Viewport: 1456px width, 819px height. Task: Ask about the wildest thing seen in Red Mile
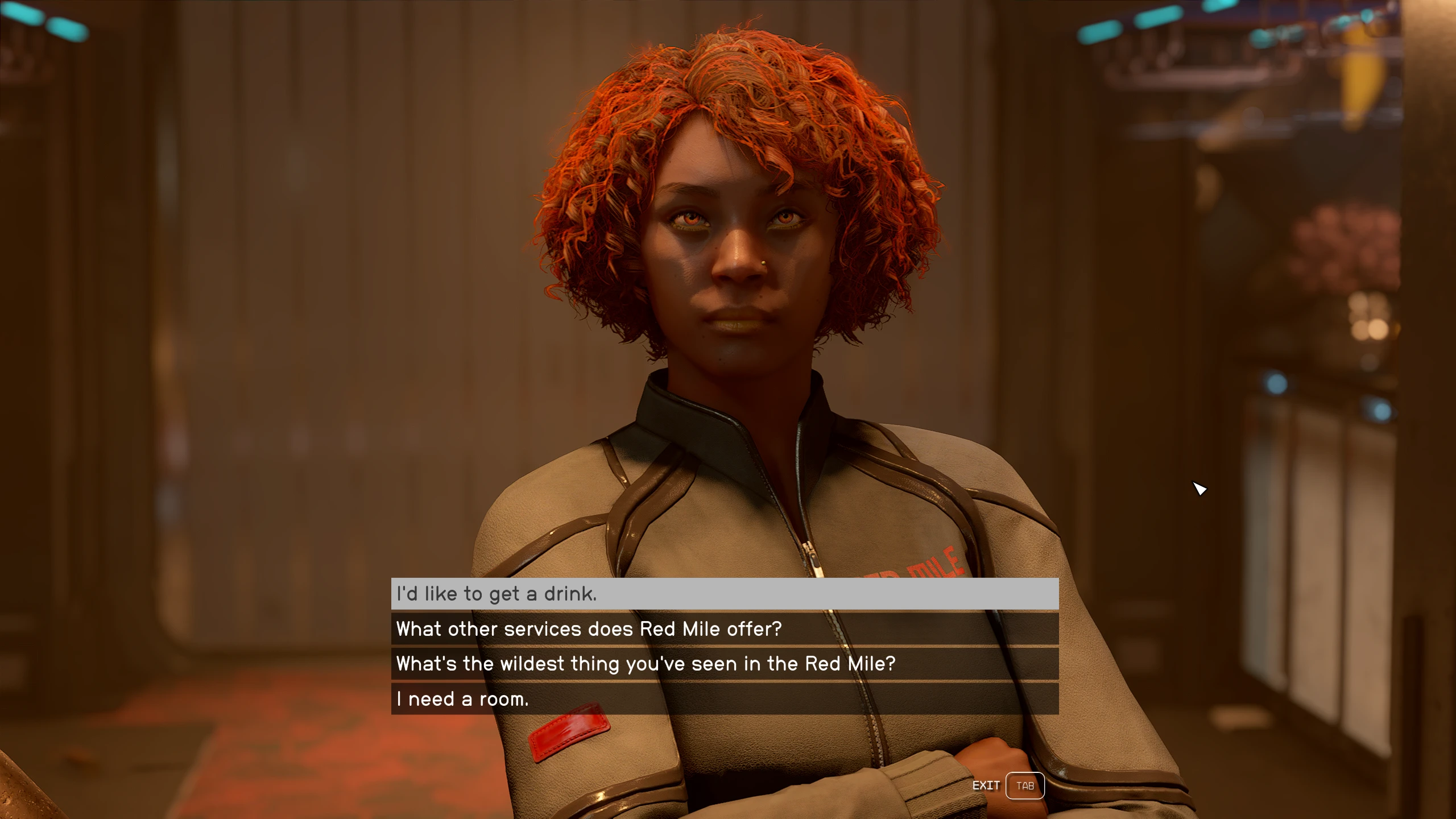[x=725, y=664]
